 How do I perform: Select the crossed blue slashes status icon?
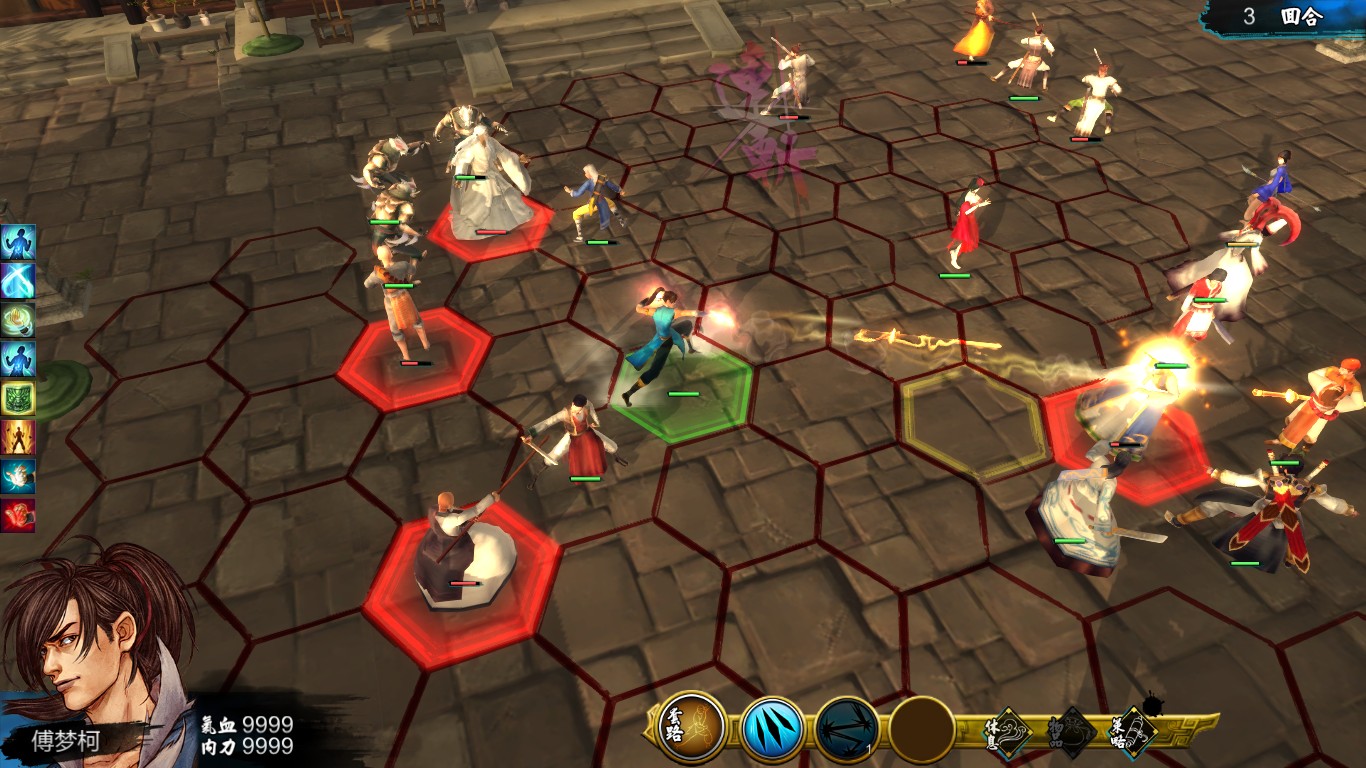pos(18,281)
